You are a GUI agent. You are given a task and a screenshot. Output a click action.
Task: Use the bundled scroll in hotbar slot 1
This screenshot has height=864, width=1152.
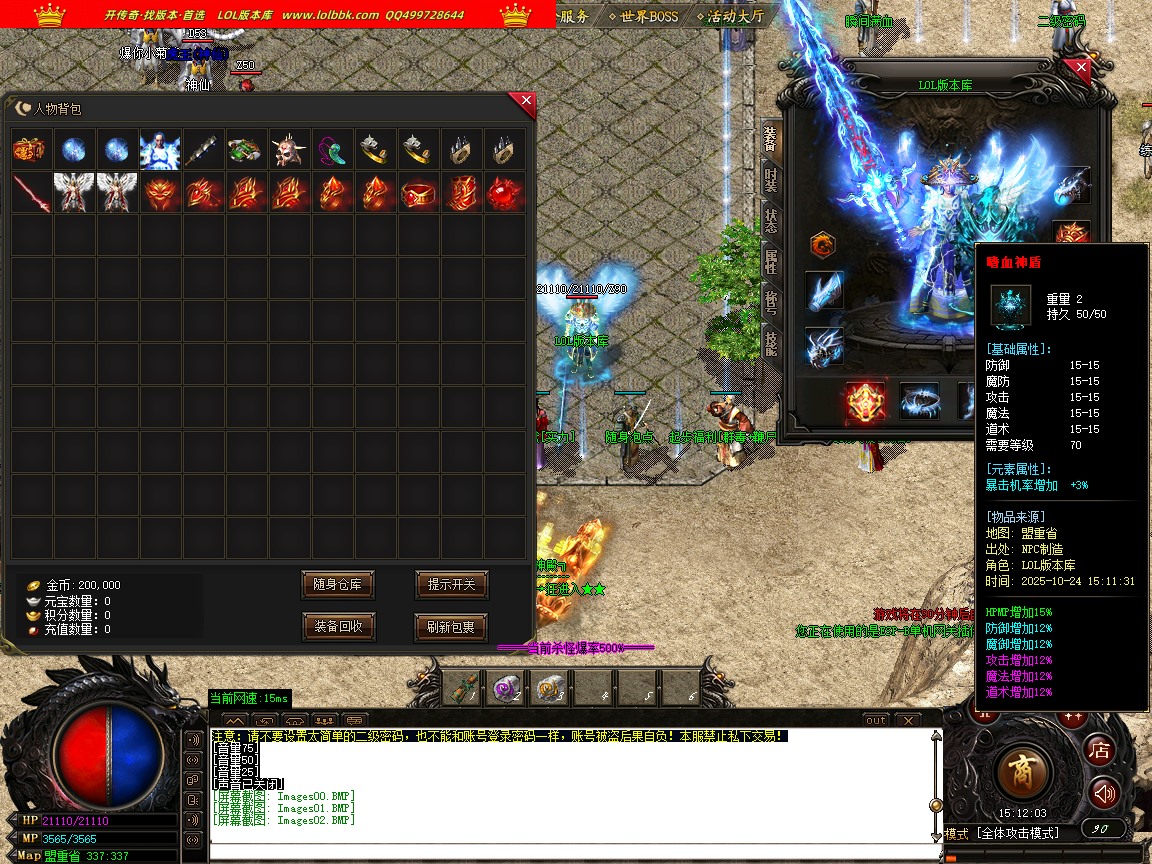(x=462, y=687)
